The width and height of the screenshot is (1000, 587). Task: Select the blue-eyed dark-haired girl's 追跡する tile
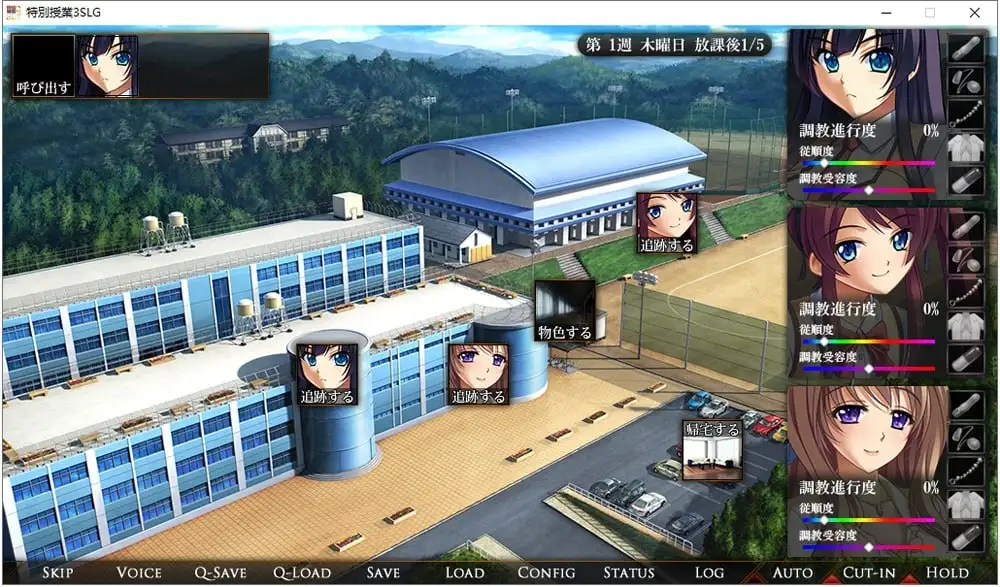point(327,374)
